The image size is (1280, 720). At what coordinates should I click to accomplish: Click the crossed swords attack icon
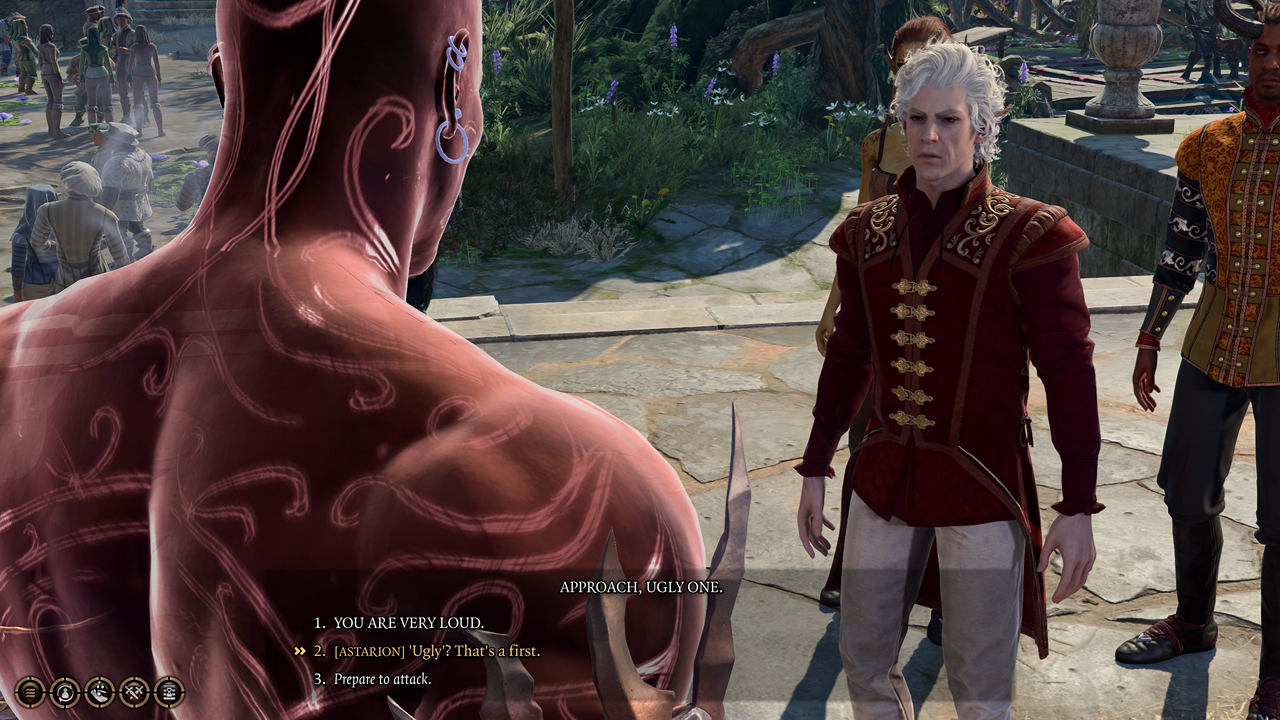coord(134,691)
